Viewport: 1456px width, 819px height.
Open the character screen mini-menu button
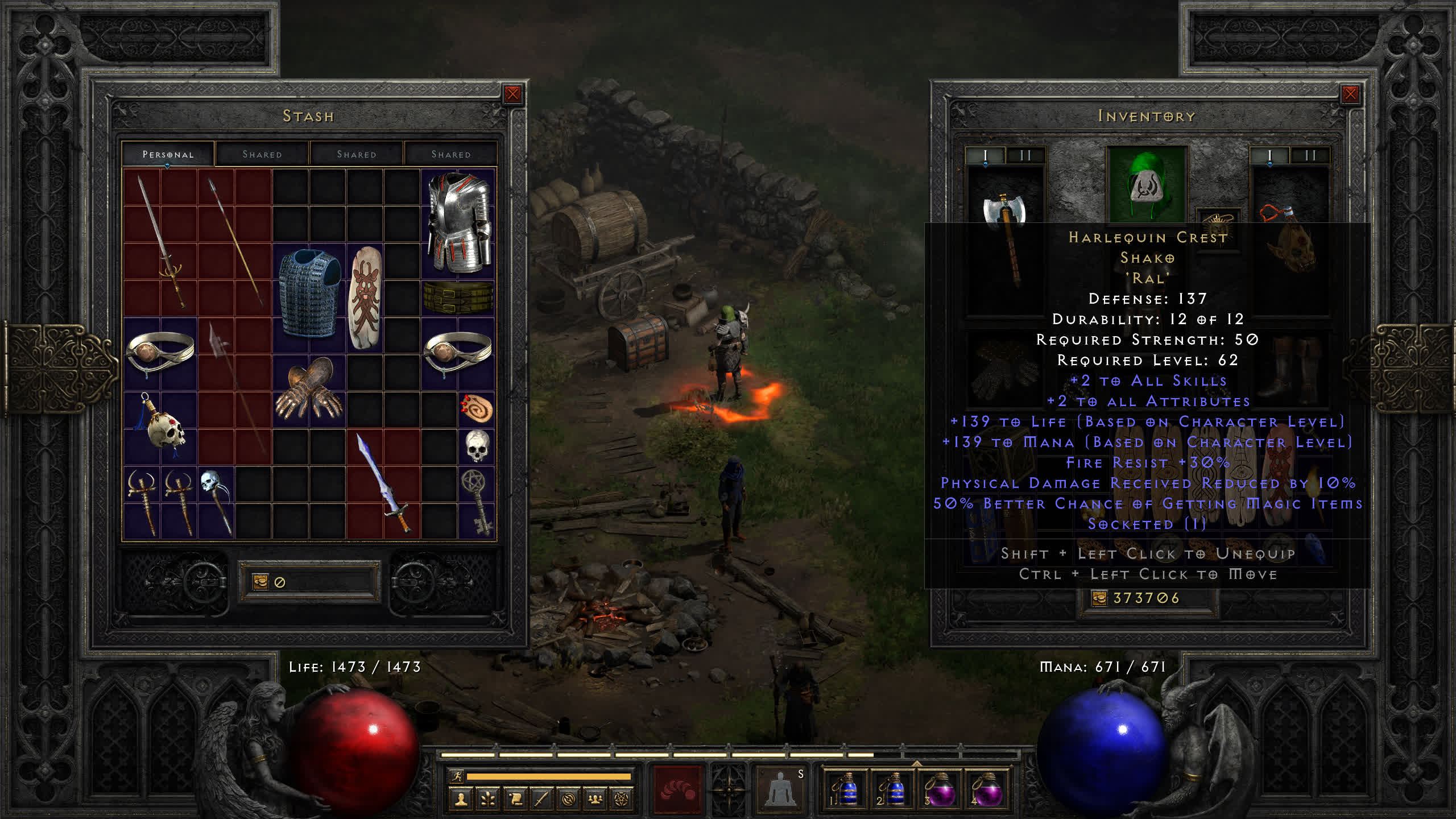[x=461, y=800]
